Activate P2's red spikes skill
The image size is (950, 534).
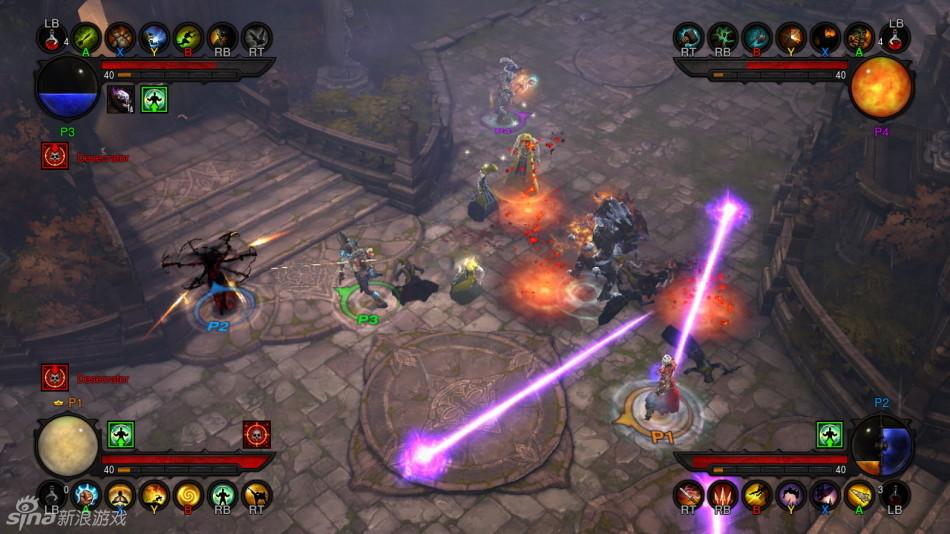pos(723,495)
